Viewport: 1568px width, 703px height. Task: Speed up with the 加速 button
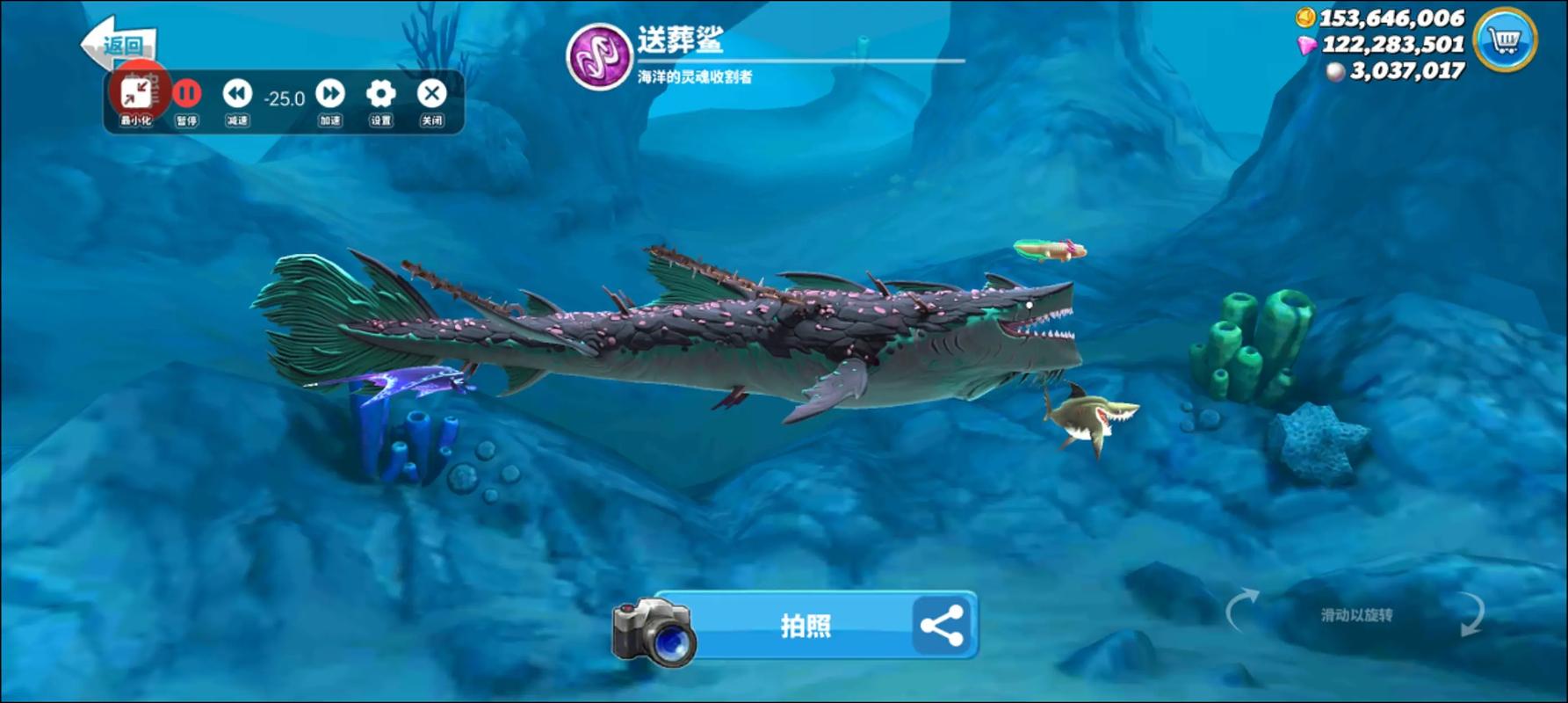click(329, 95)
